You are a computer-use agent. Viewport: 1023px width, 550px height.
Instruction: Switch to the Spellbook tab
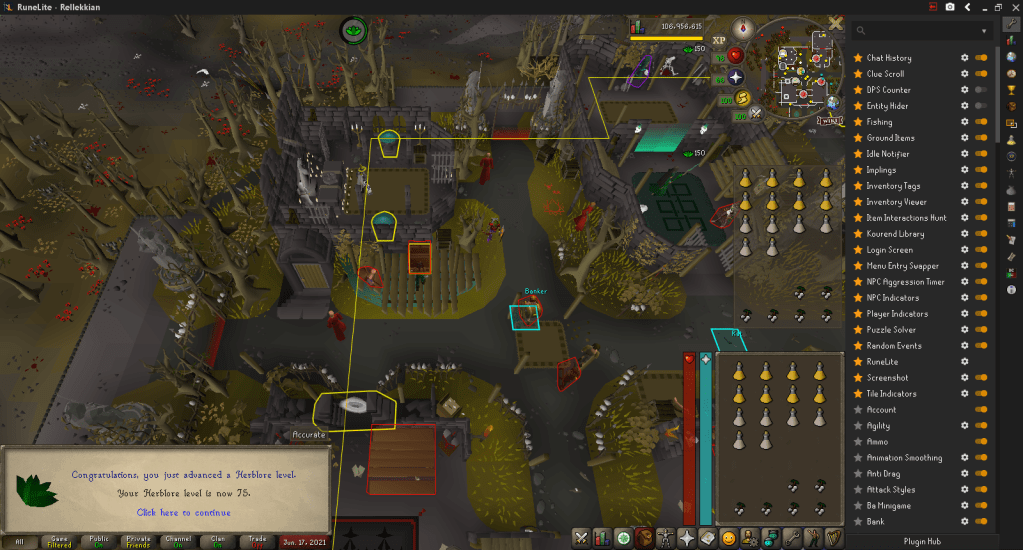coord(708,538)
